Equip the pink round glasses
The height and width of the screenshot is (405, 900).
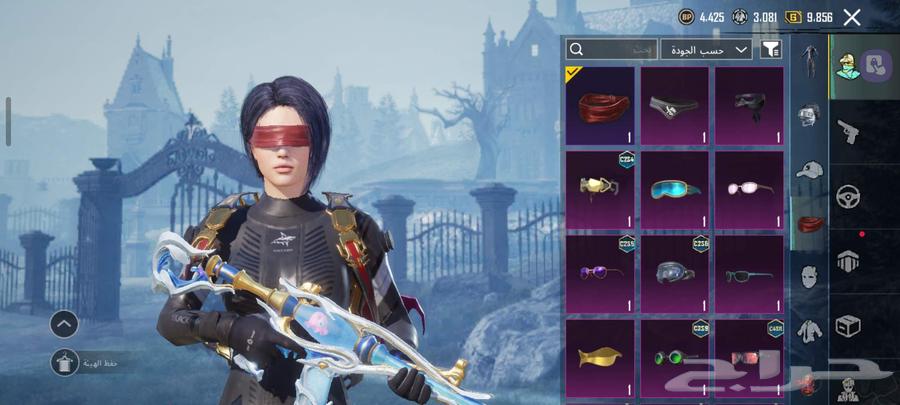click(748, 188)
